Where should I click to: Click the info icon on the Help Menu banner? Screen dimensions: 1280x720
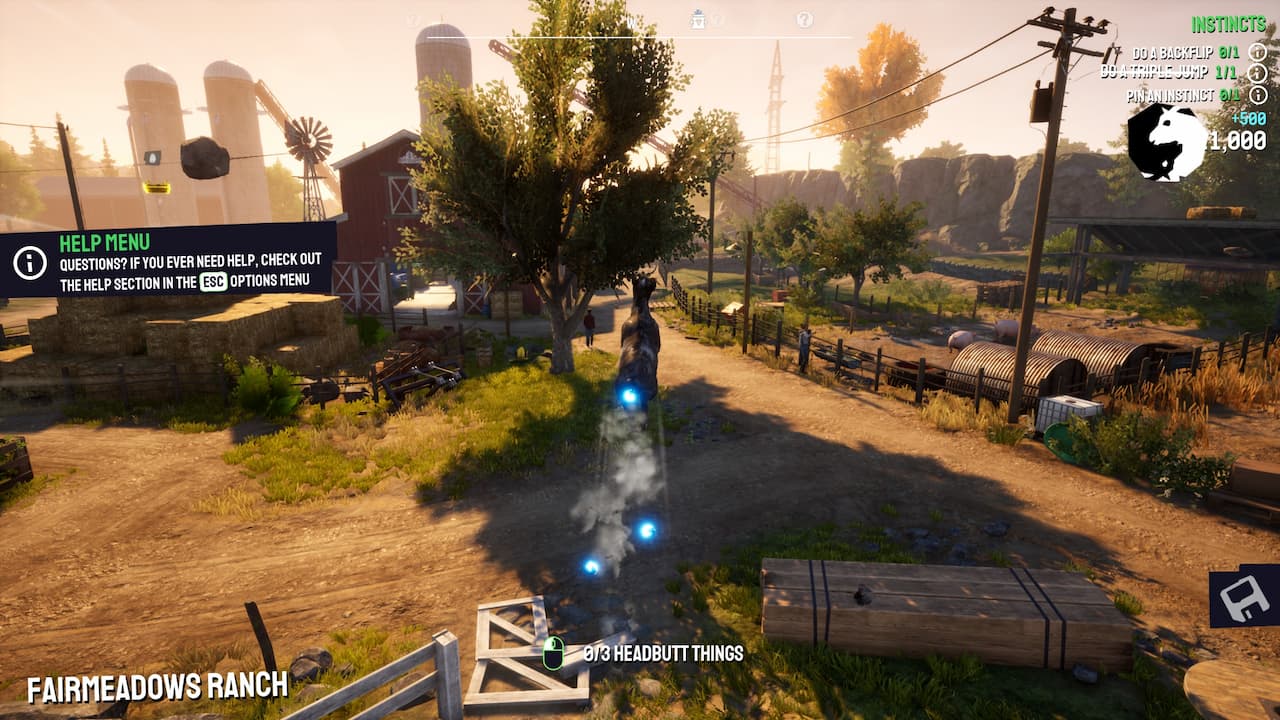tap(31, 262)
